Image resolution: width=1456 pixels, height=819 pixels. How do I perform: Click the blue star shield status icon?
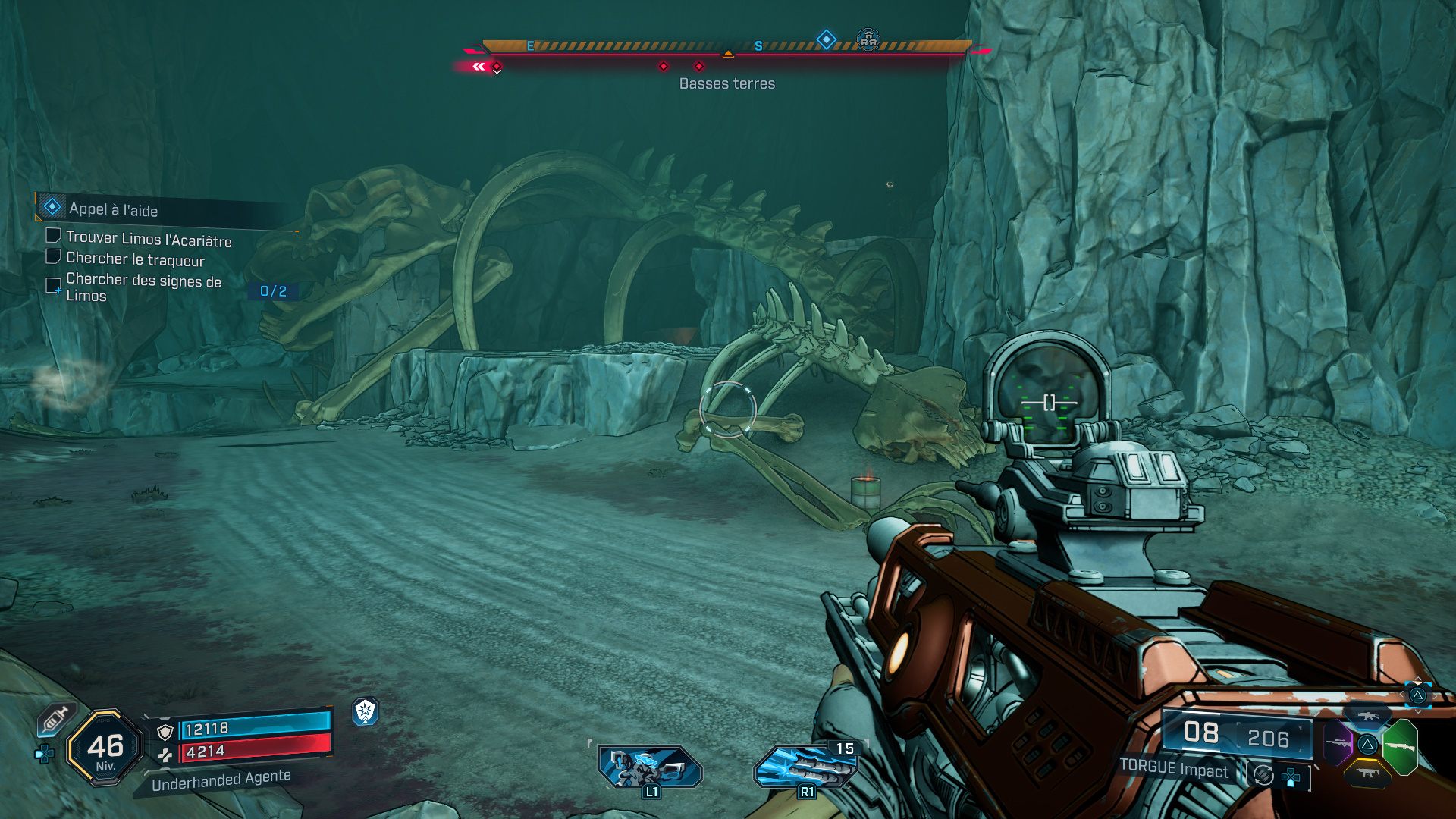pyautogui.click(x=366, y=711)
